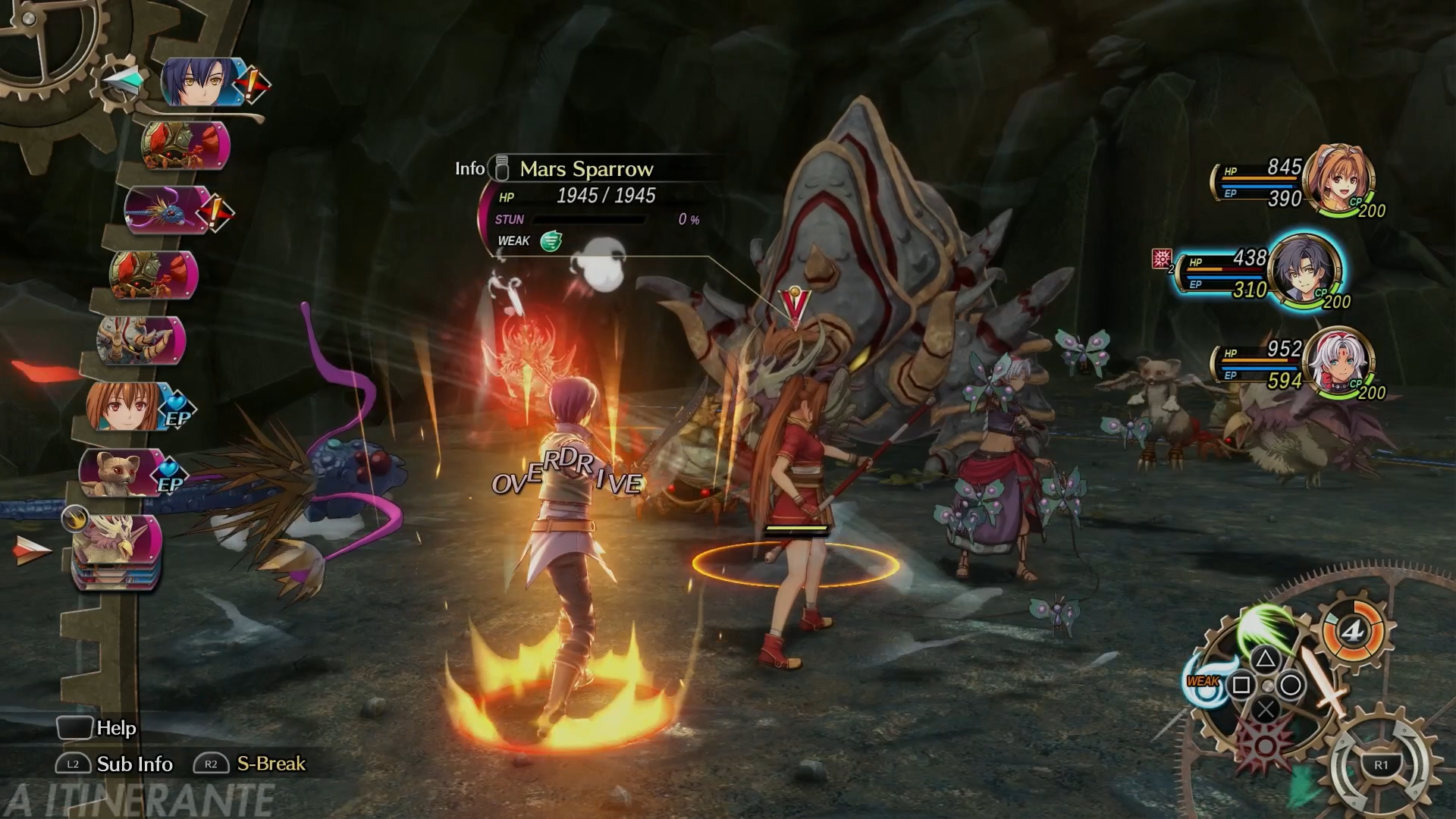Click the orange Brave Points gauge showing 4
This screenshot has height=819, width=1456.
pos(1353,630)
